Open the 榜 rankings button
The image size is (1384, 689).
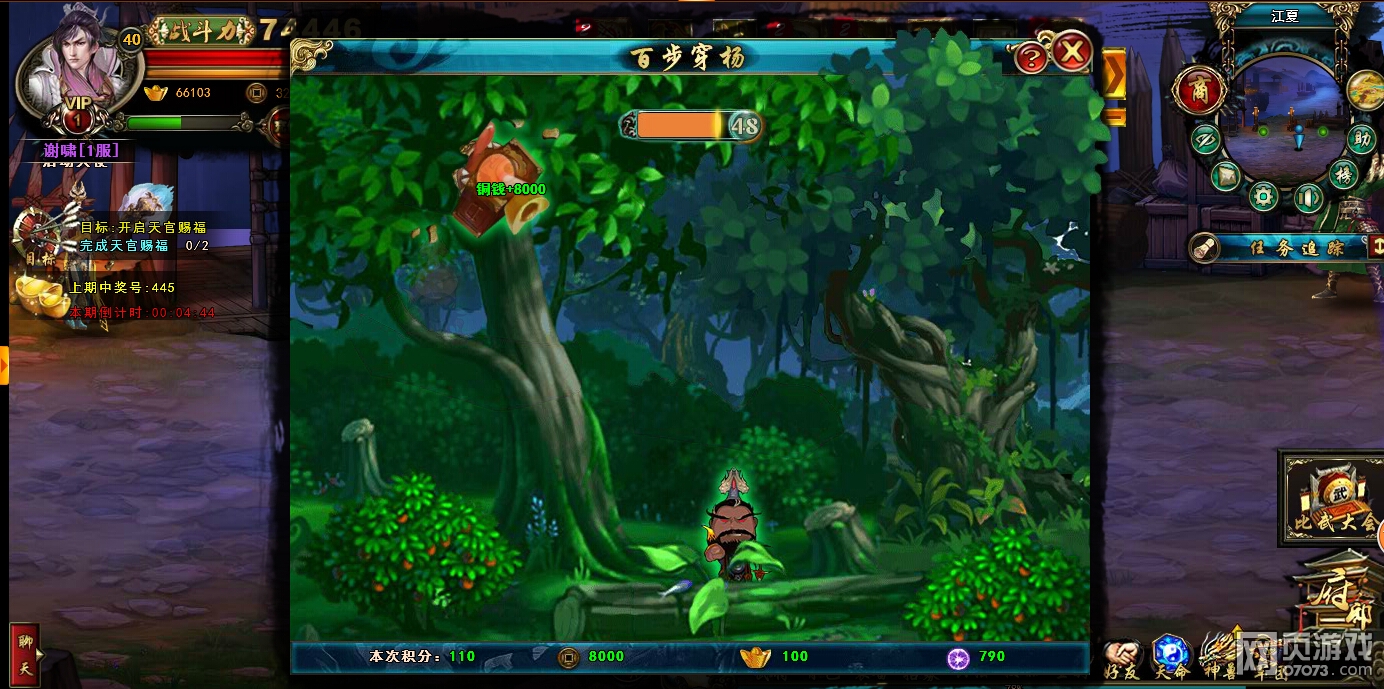(1344, 174)
